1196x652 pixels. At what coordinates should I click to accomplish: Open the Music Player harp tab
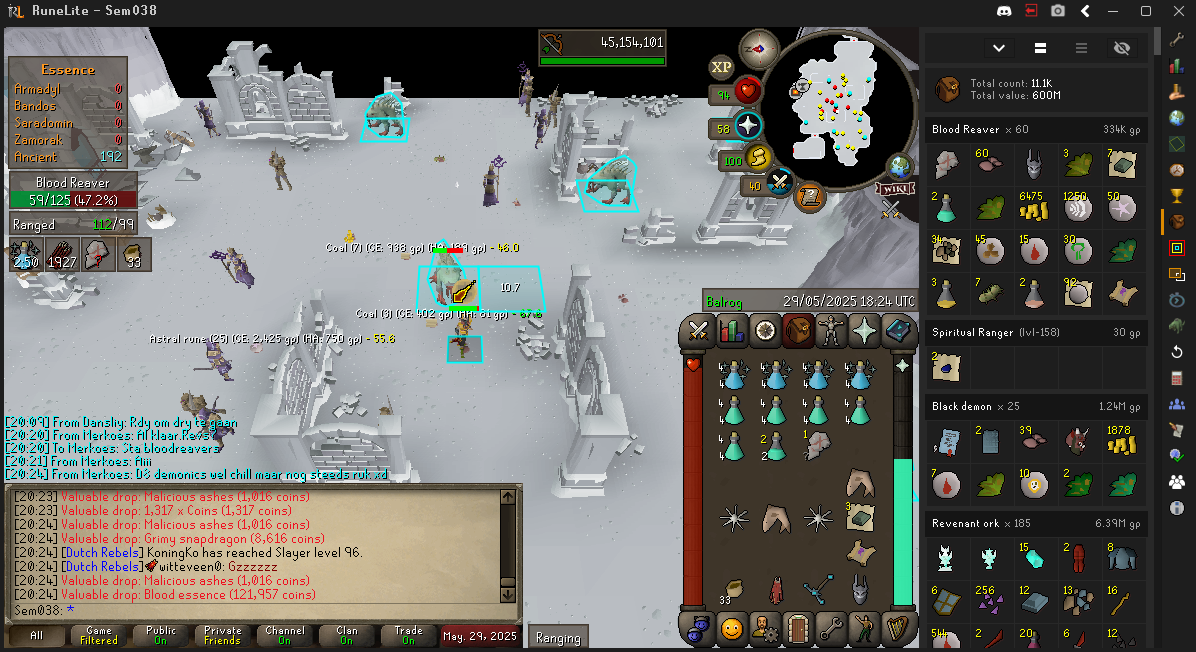898,628
